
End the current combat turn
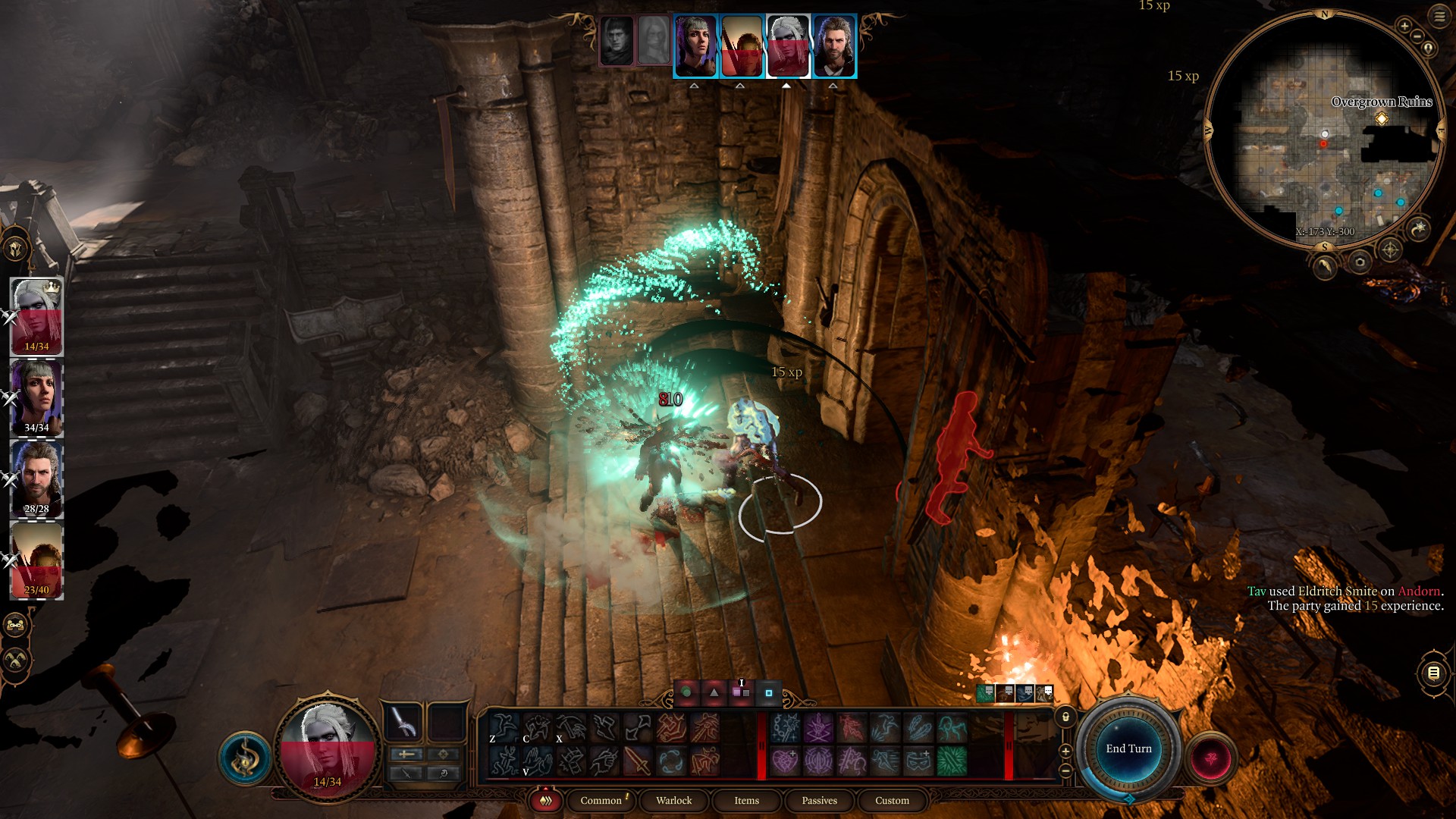[x=1128, y=748]
